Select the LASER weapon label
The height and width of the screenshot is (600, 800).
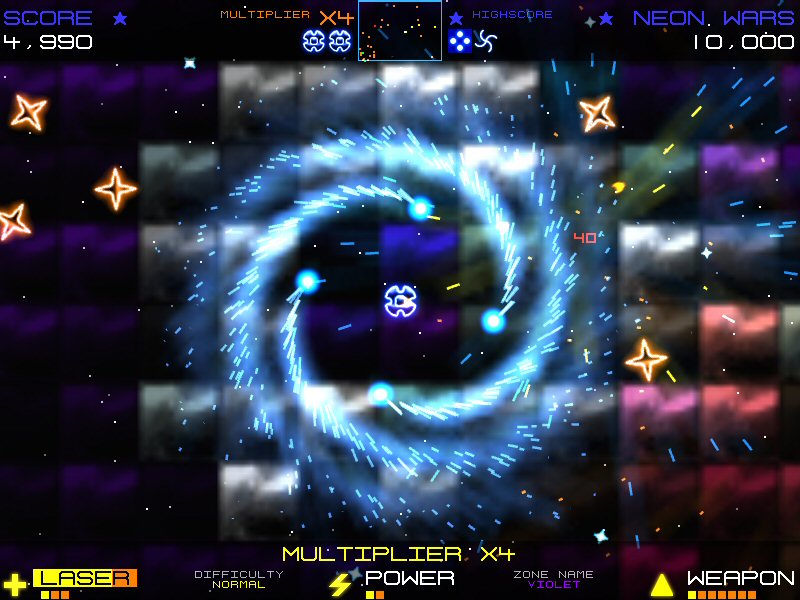pyautogui.click(x=85, y=578)
